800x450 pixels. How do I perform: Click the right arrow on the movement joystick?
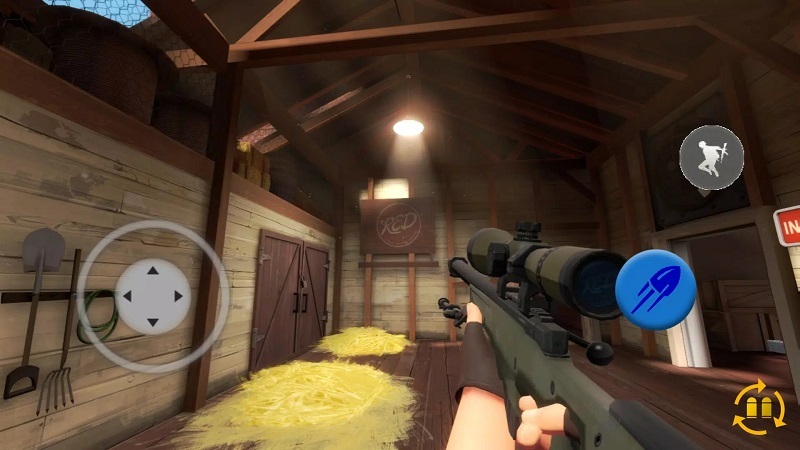[178, 296]
